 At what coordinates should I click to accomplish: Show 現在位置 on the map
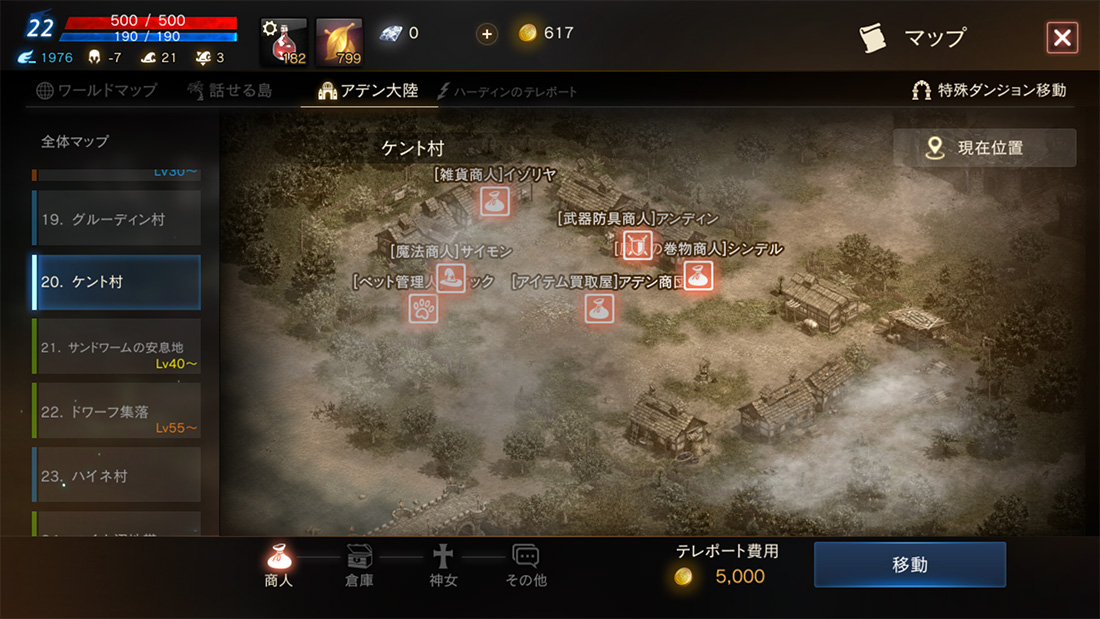pos(984,148)
